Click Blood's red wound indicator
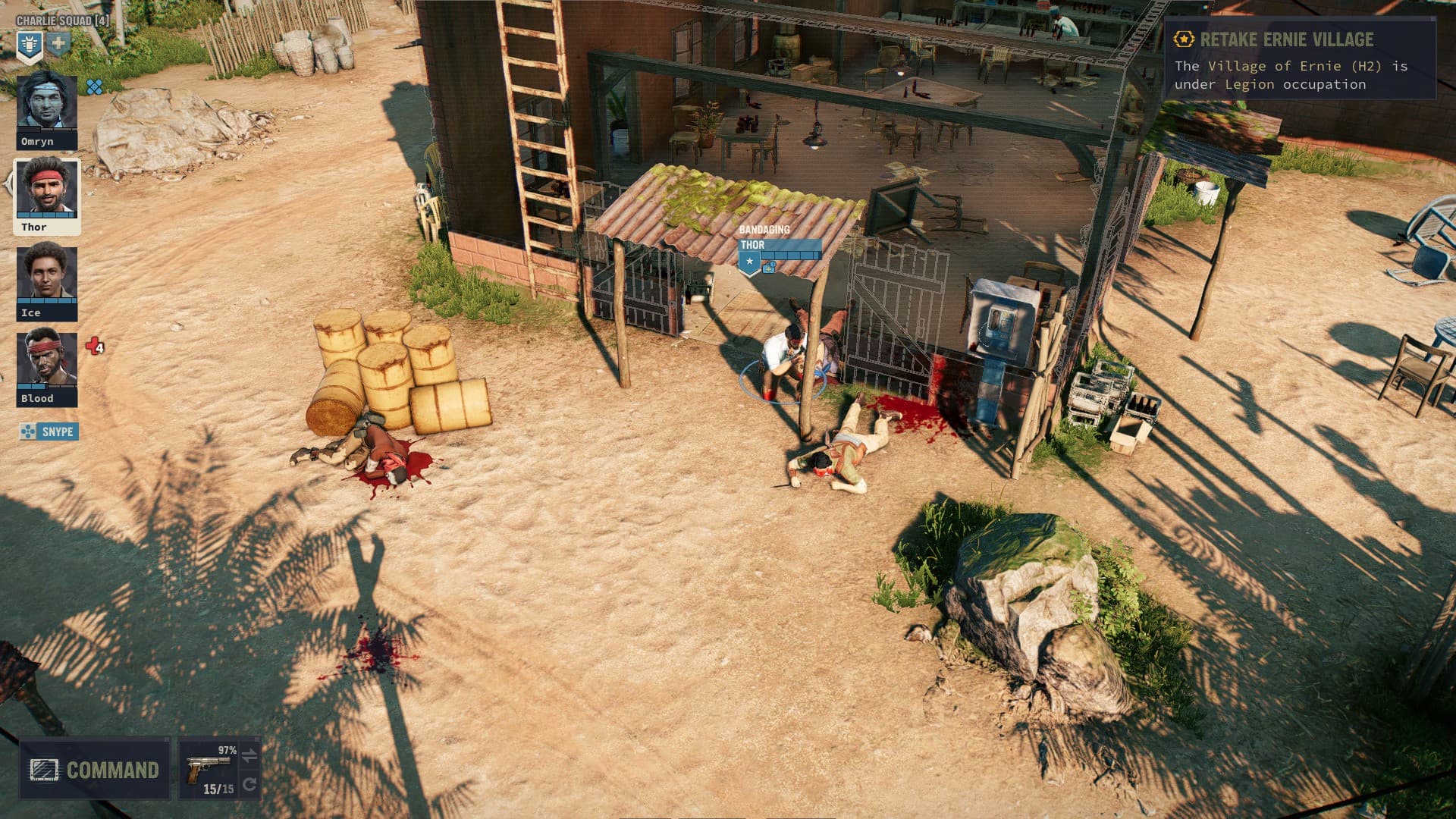Screen dimensions: 1456x819 95,347
